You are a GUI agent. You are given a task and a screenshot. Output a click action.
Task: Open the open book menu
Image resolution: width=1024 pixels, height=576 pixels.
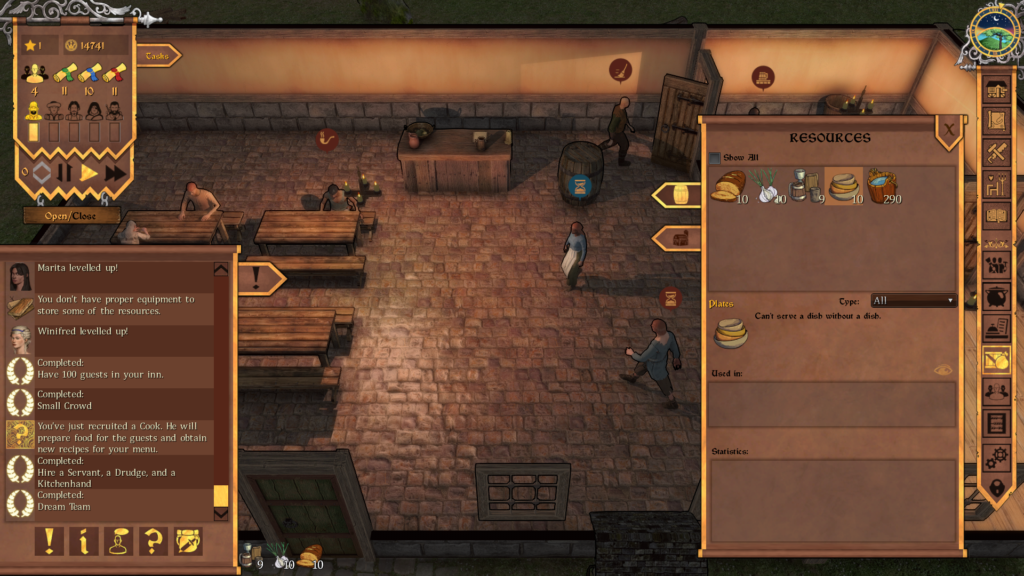996,215
